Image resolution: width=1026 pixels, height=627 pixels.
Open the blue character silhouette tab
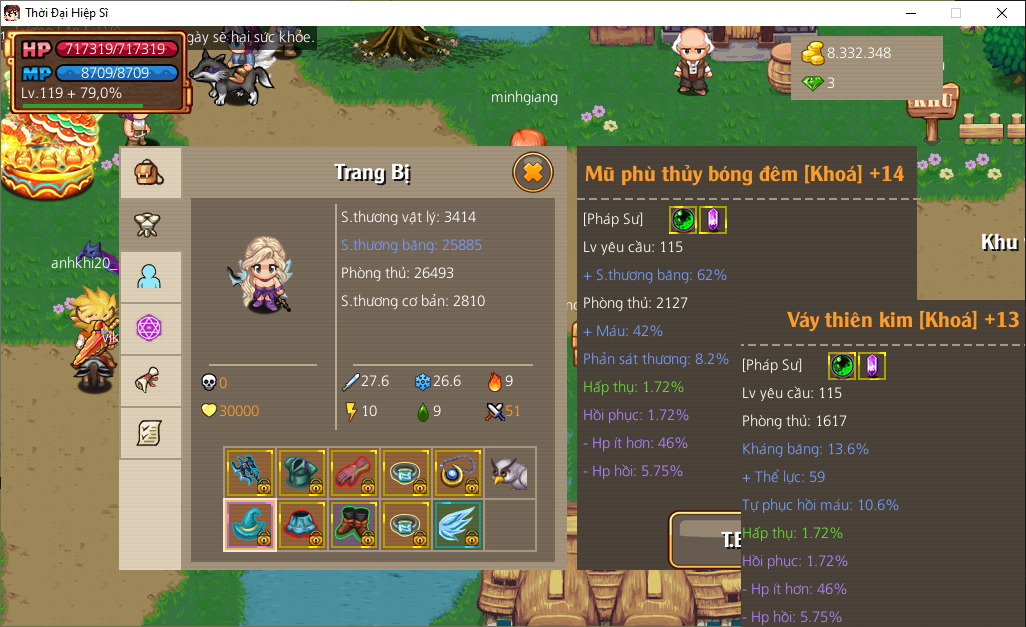coord(150,278)
